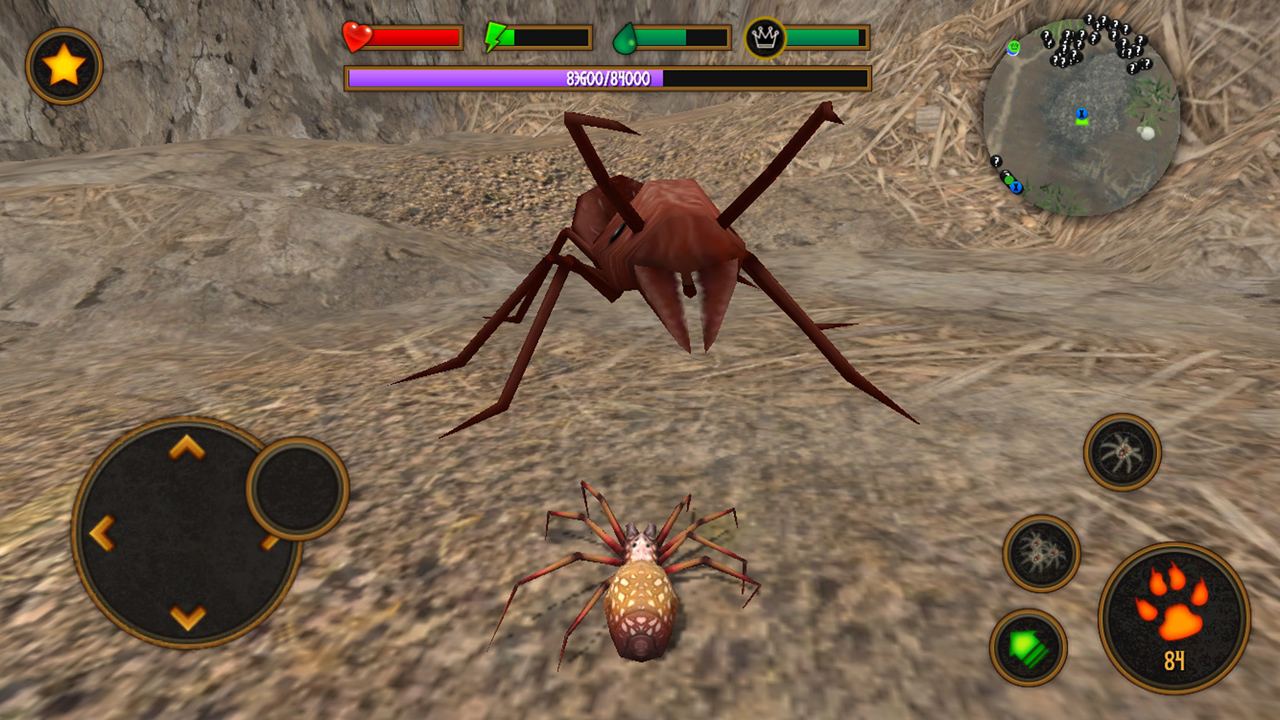Tap the golden star achievements button
The width and height of the screenshot is (1280, 720).
tap(62, 64)
